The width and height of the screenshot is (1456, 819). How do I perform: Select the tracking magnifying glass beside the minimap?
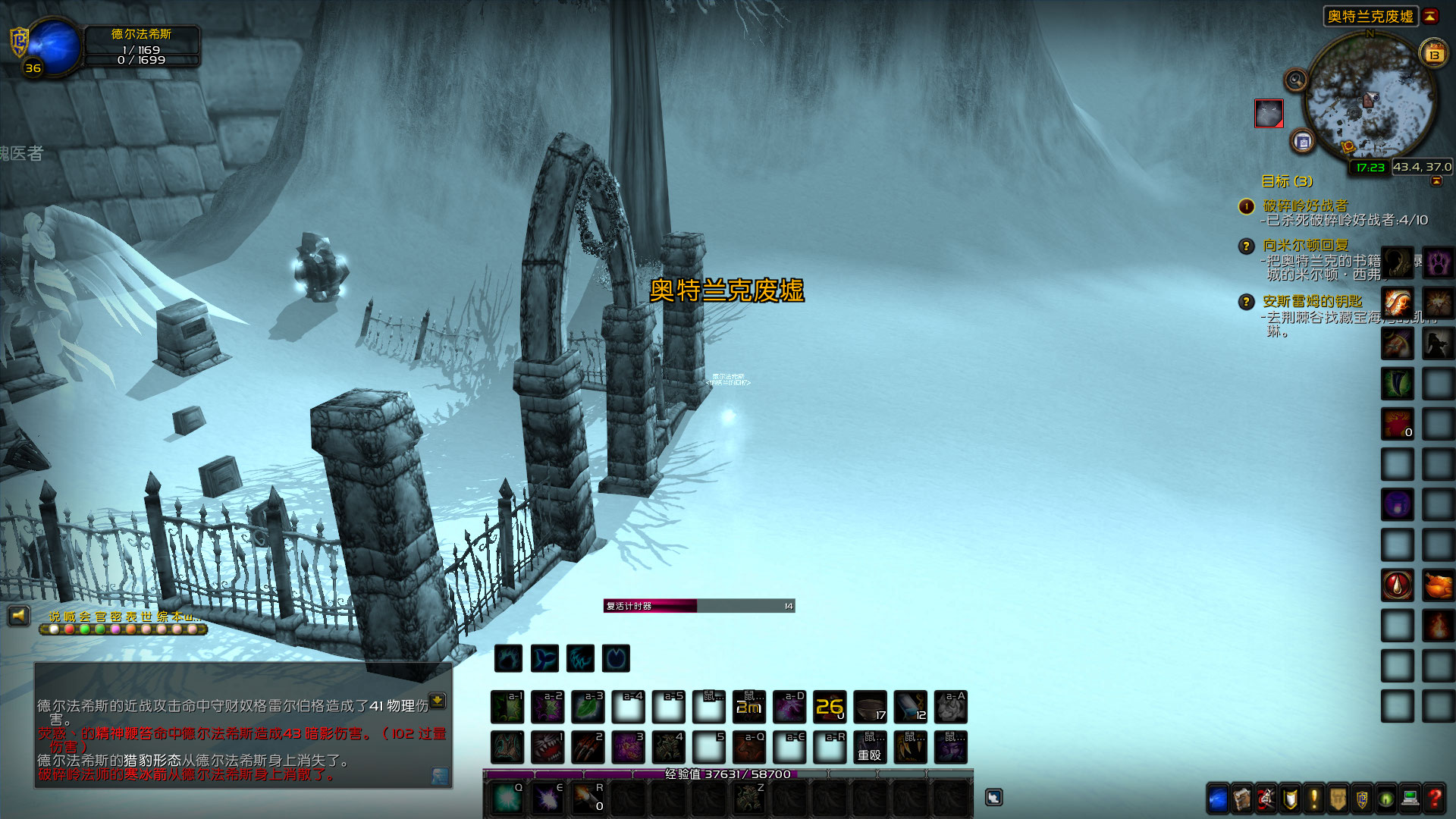click(1295, 80)
